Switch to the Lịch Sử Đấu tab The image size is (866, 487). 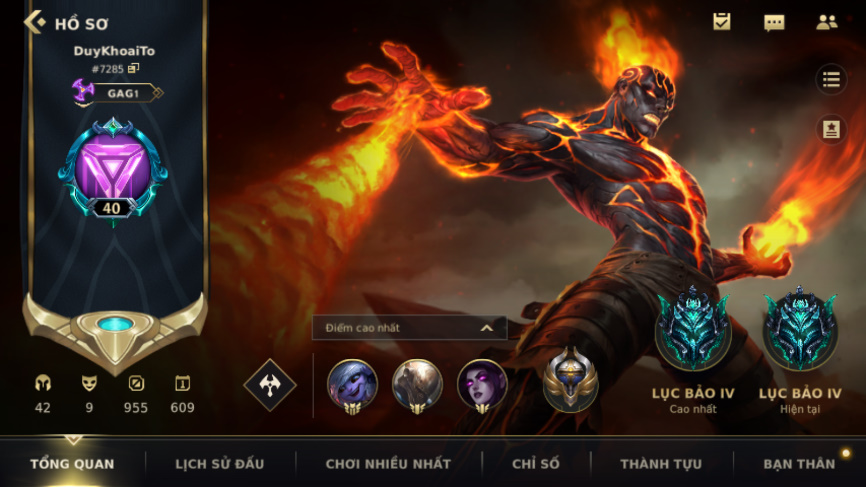click(x=219, y=464)
